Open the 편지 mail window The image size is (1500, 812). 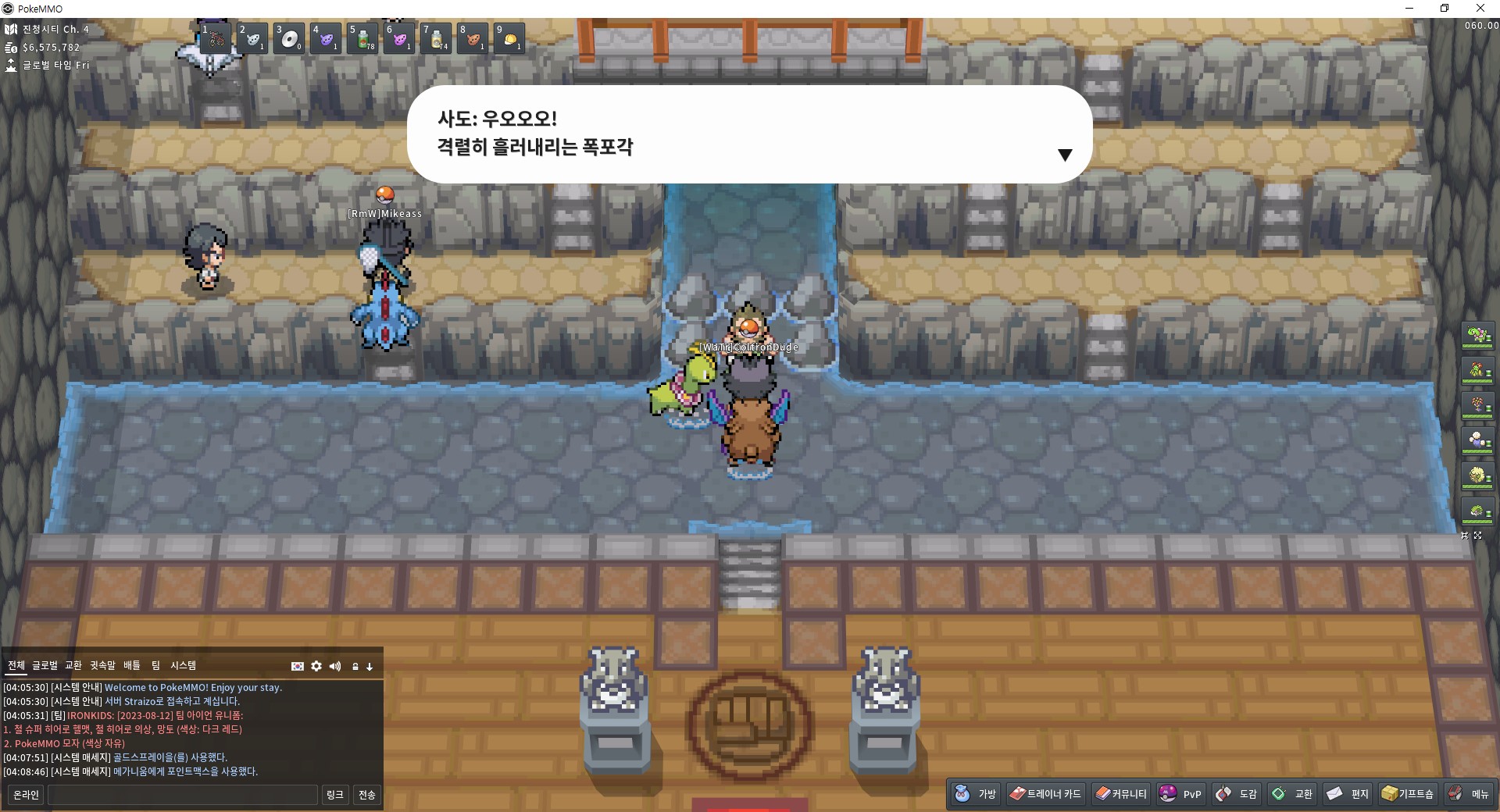[1348, 794]
